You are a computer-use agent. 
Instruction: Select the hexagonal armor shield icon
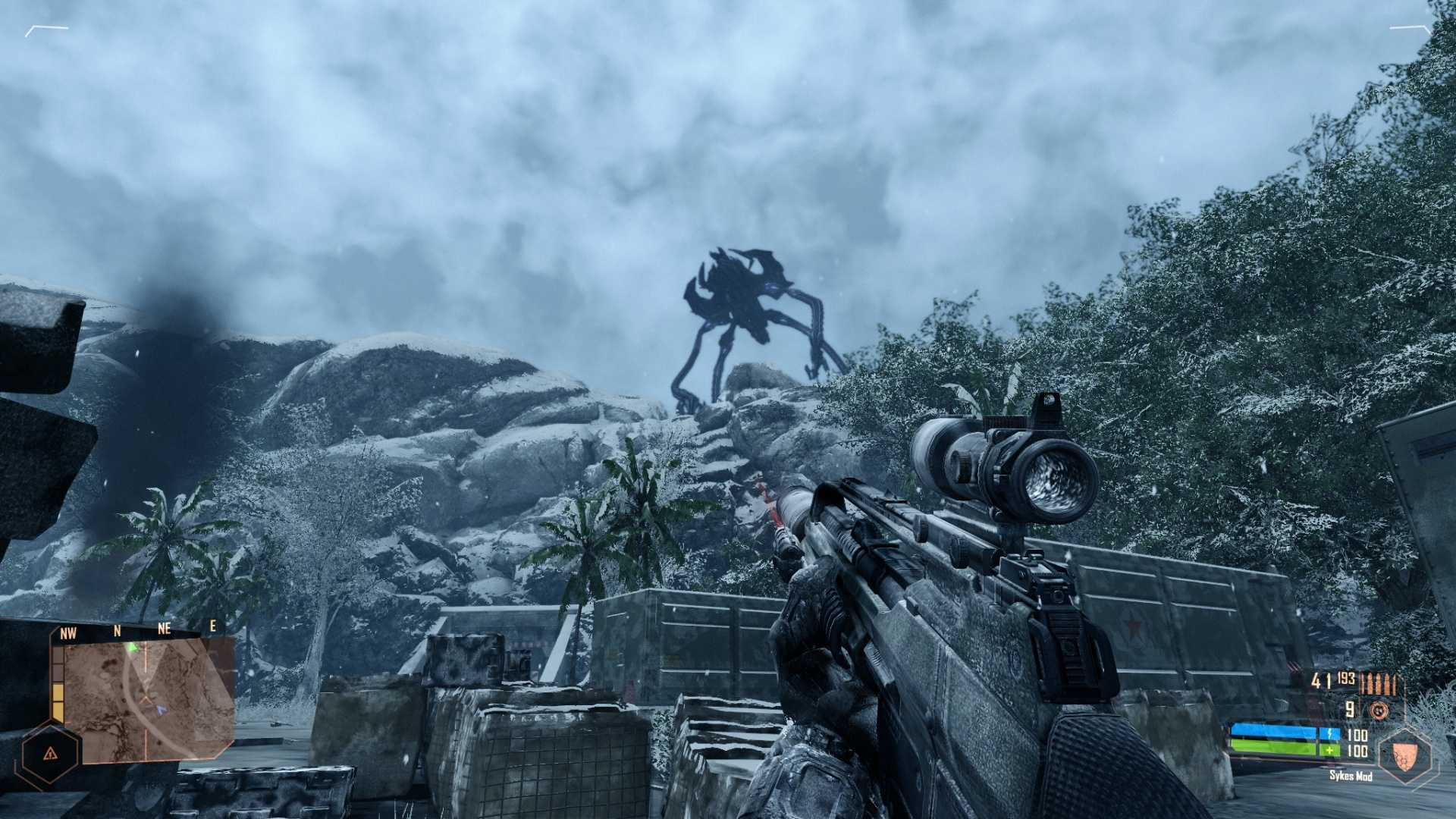1406,755
